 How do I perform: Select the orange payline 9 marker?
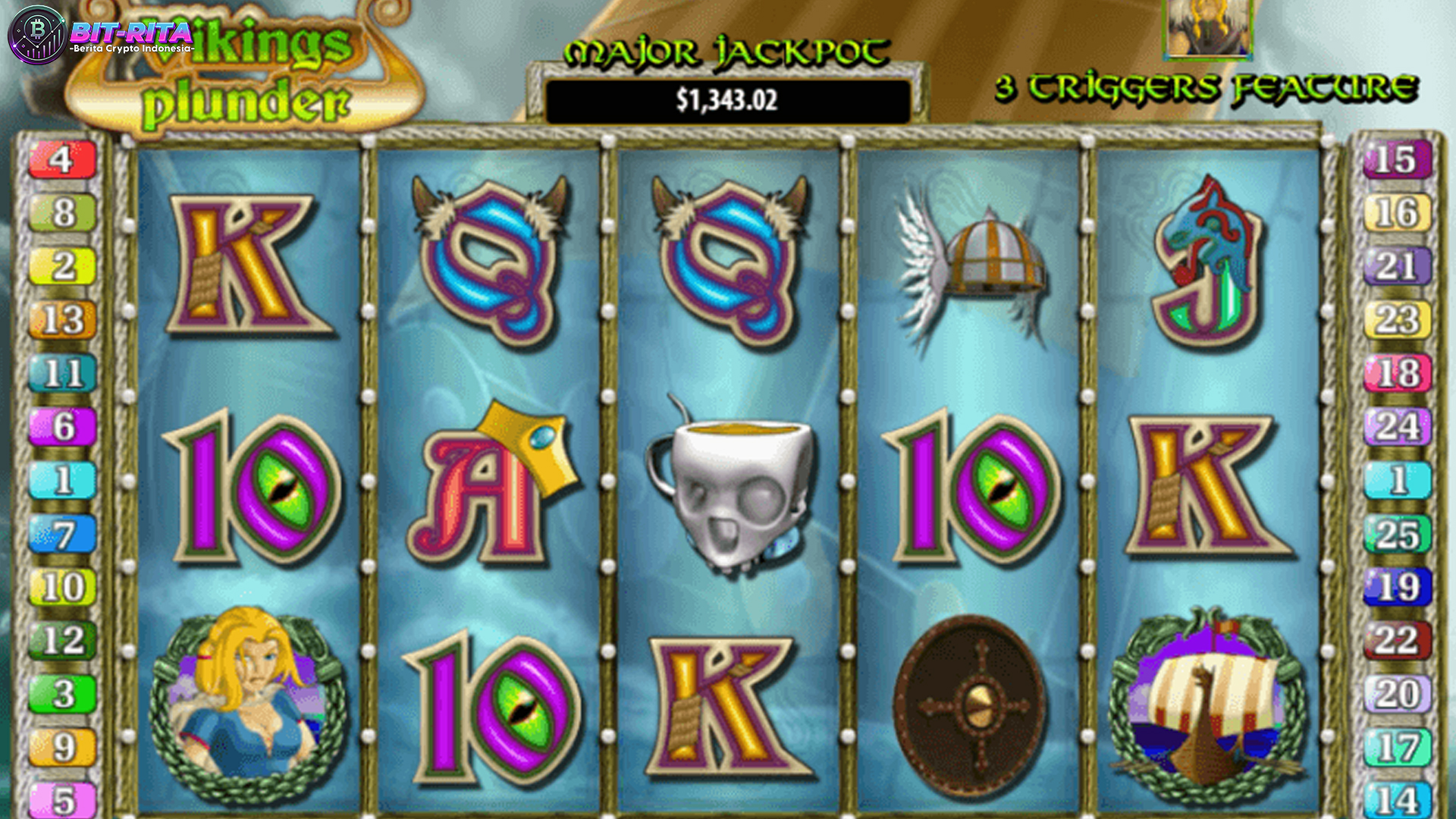click(62, 748)
